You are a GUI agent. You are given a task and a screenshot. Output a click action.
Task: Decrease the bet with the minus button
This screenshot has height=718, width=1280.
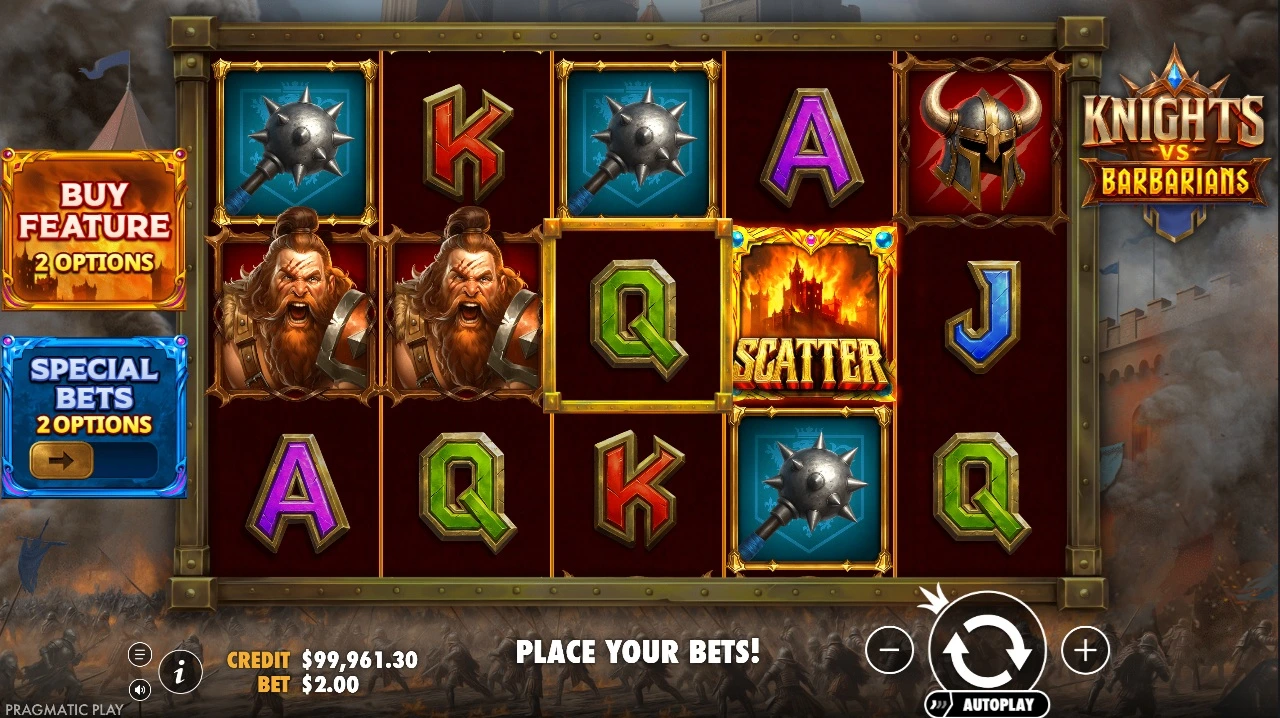click(889, 652)
